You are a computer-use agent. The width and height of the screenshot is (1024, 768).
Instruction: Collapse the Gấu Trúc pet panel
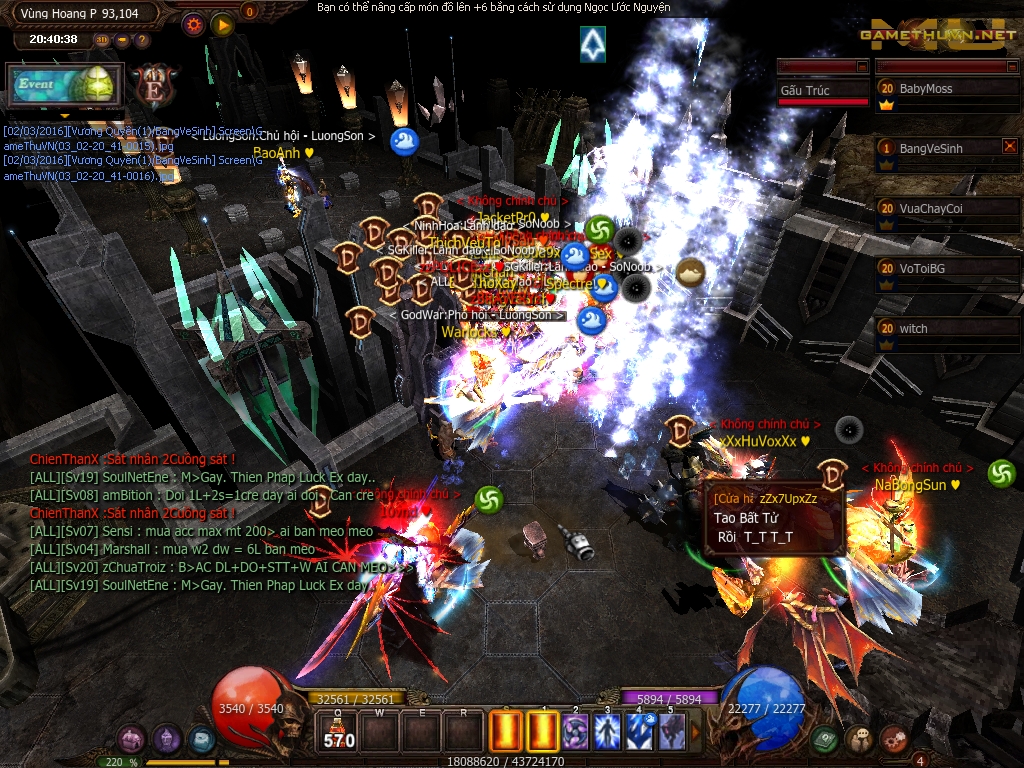pos(862,66)
